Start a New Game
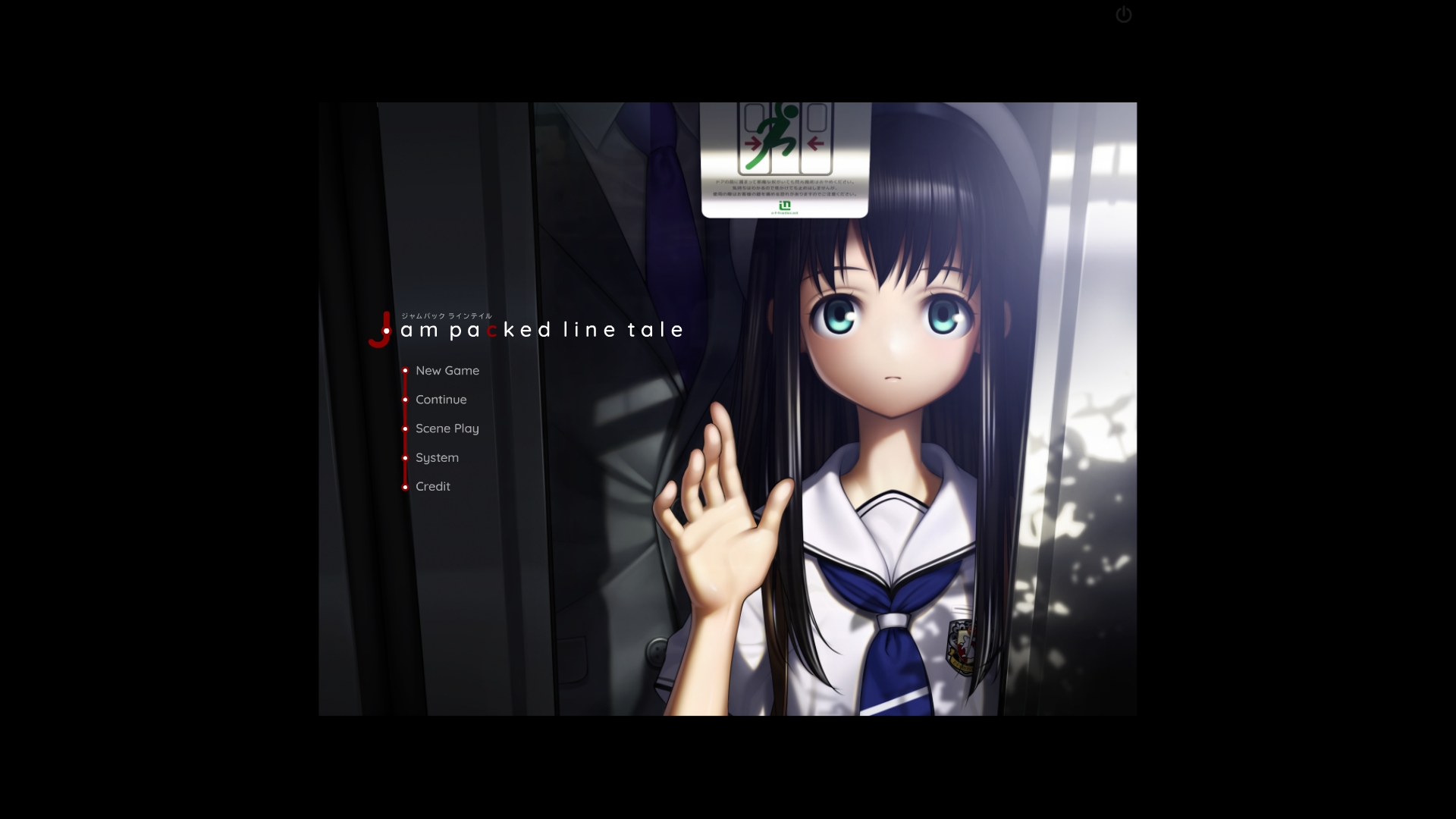The width and height of the screenshot is (1456, 819). tap(447, 371)
